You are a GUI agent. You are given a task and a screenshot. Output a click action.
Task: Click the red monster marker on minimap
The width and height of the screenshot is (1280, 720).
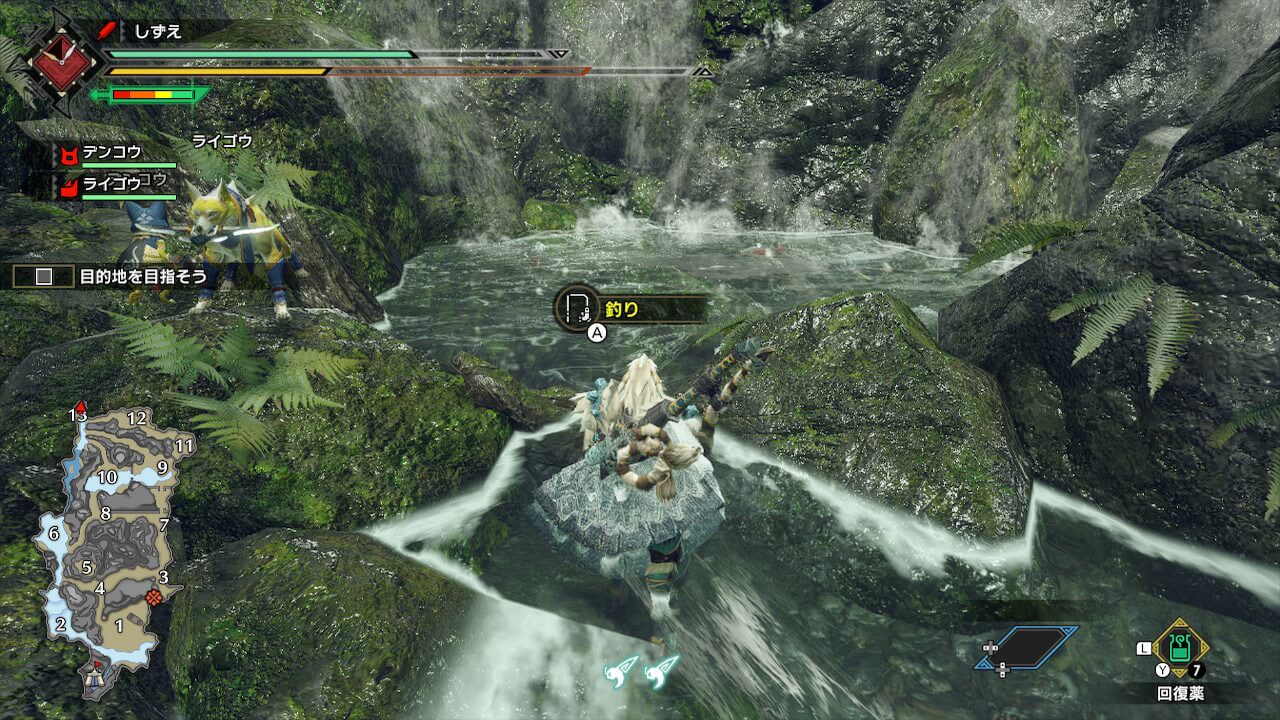[153, 597]
